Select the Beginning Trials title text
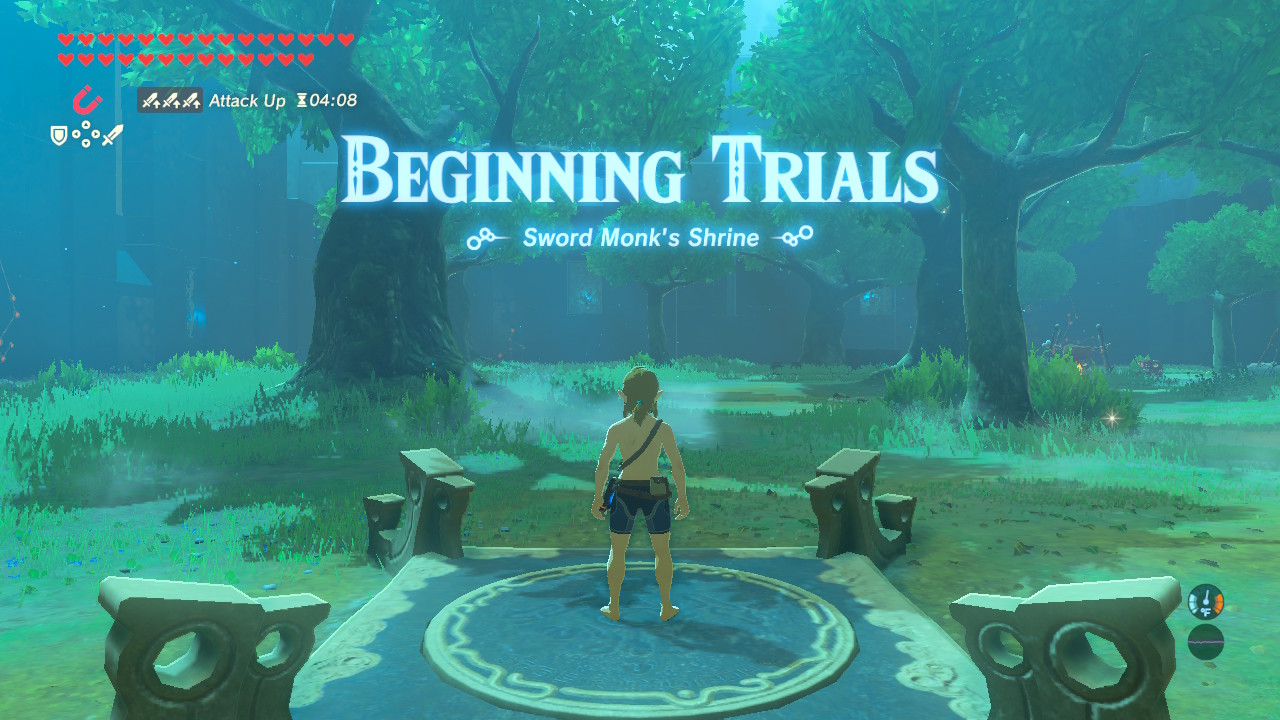This screenshot has height=720, width=1280. [640, 170]
